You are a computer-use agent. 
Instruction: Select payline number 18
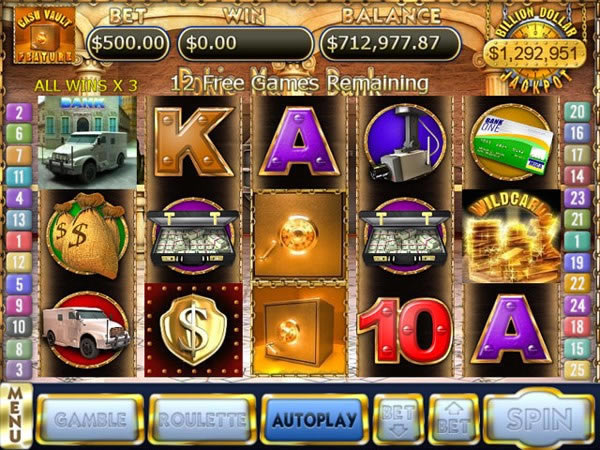click(x=575, y=326)
